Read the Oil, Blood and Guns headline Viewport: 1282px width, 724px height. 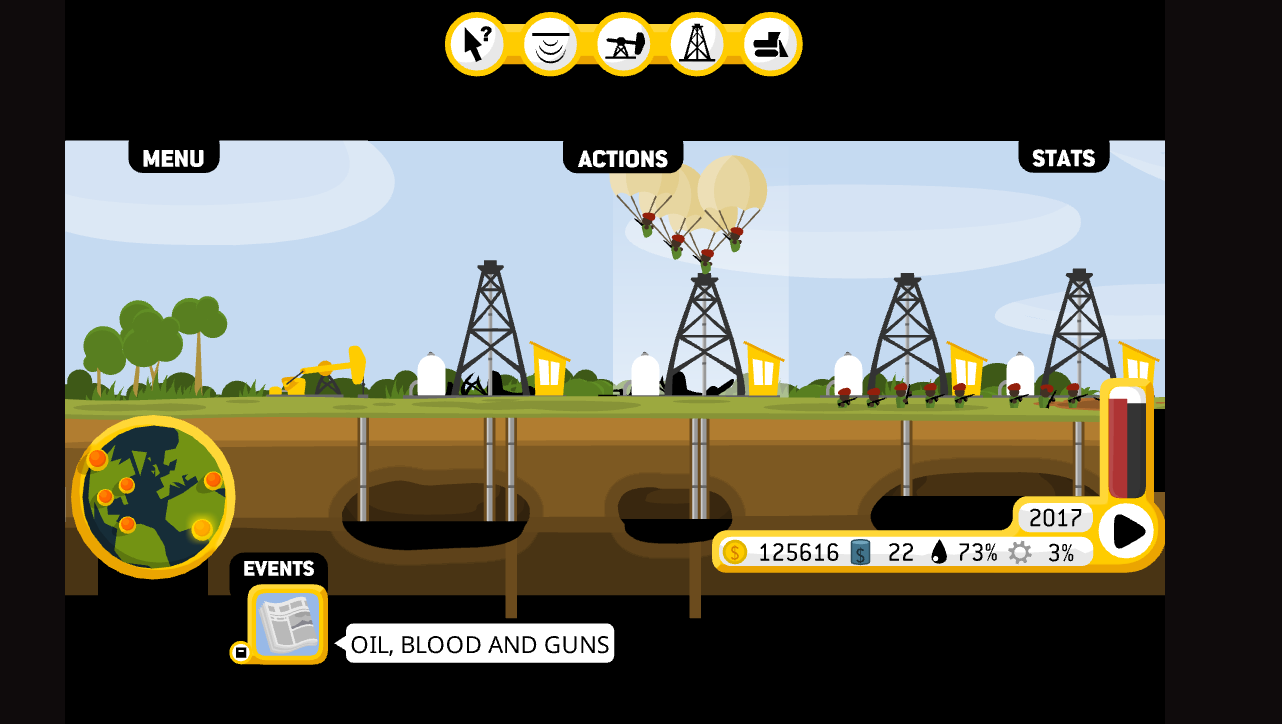tap(480, 644)
